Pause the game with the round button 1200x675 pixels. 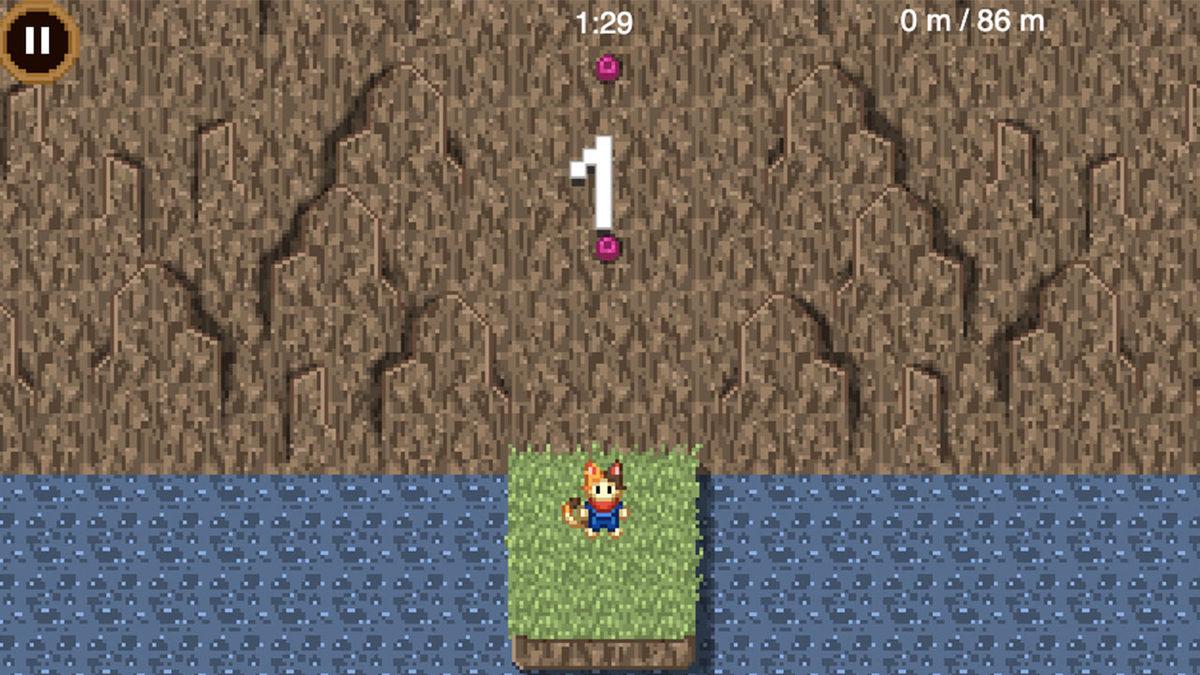(x=37, y=41)
